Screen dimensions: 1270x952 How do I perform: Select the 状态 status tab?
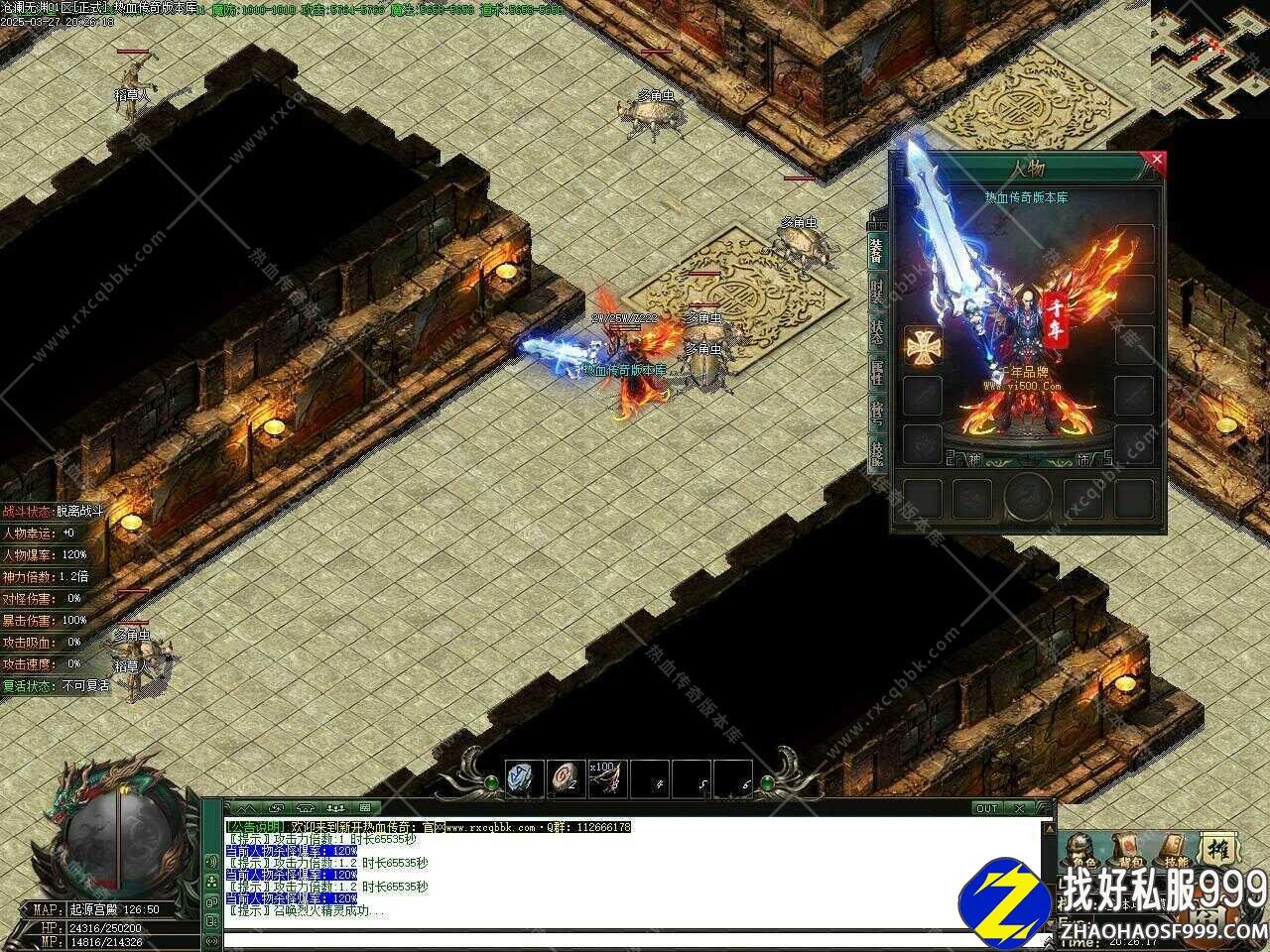(x=876, y=332)
